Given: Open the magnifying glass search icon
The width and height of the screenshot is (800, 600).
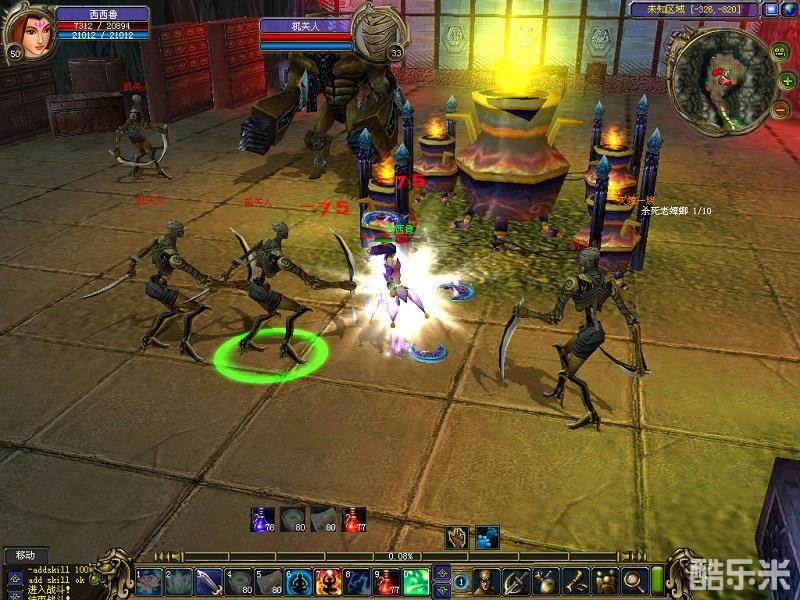Looking at the screenshot, I should point(633,580).
